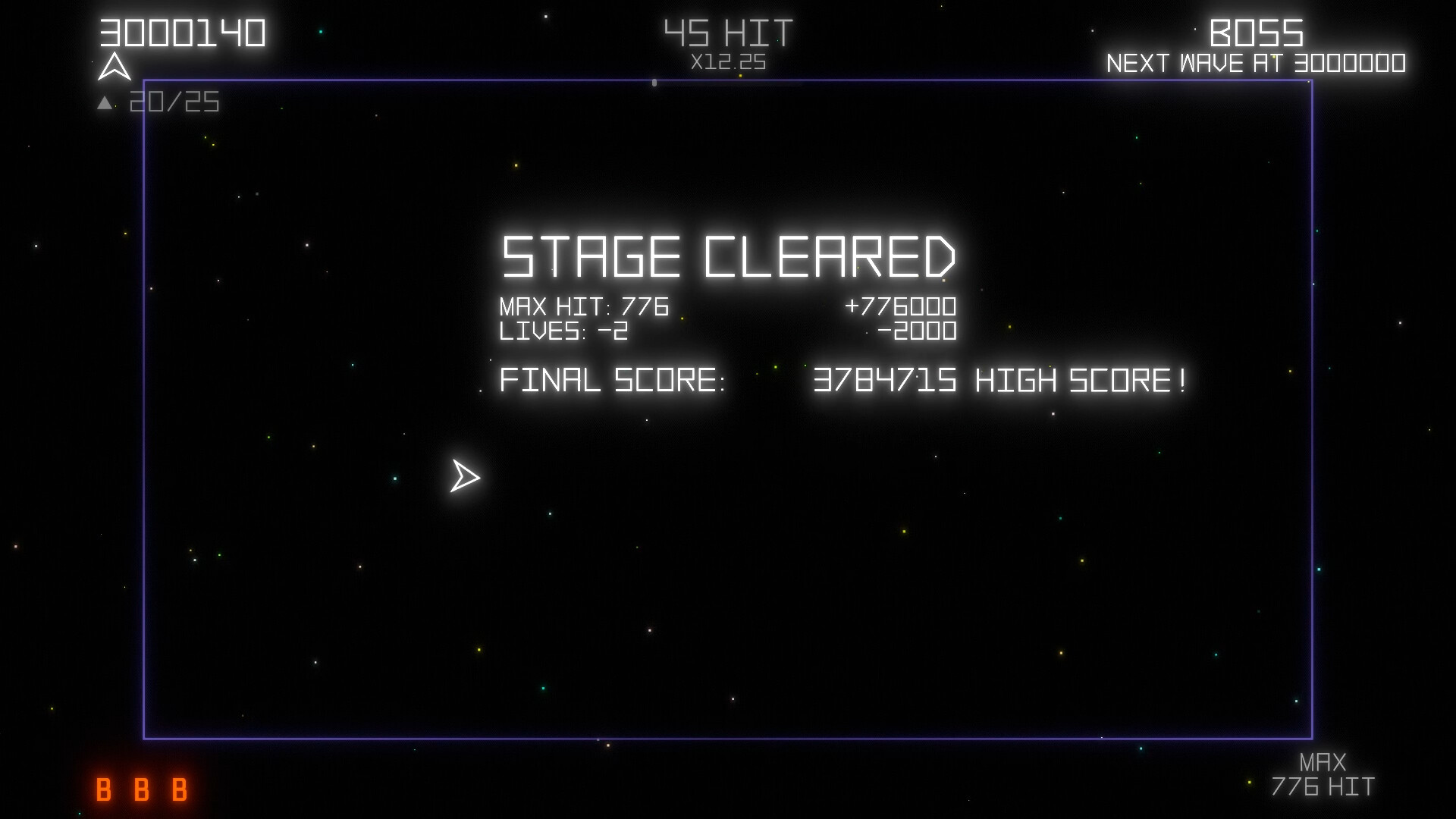Click the FINAL SCORE line

[x=613, y=381]
